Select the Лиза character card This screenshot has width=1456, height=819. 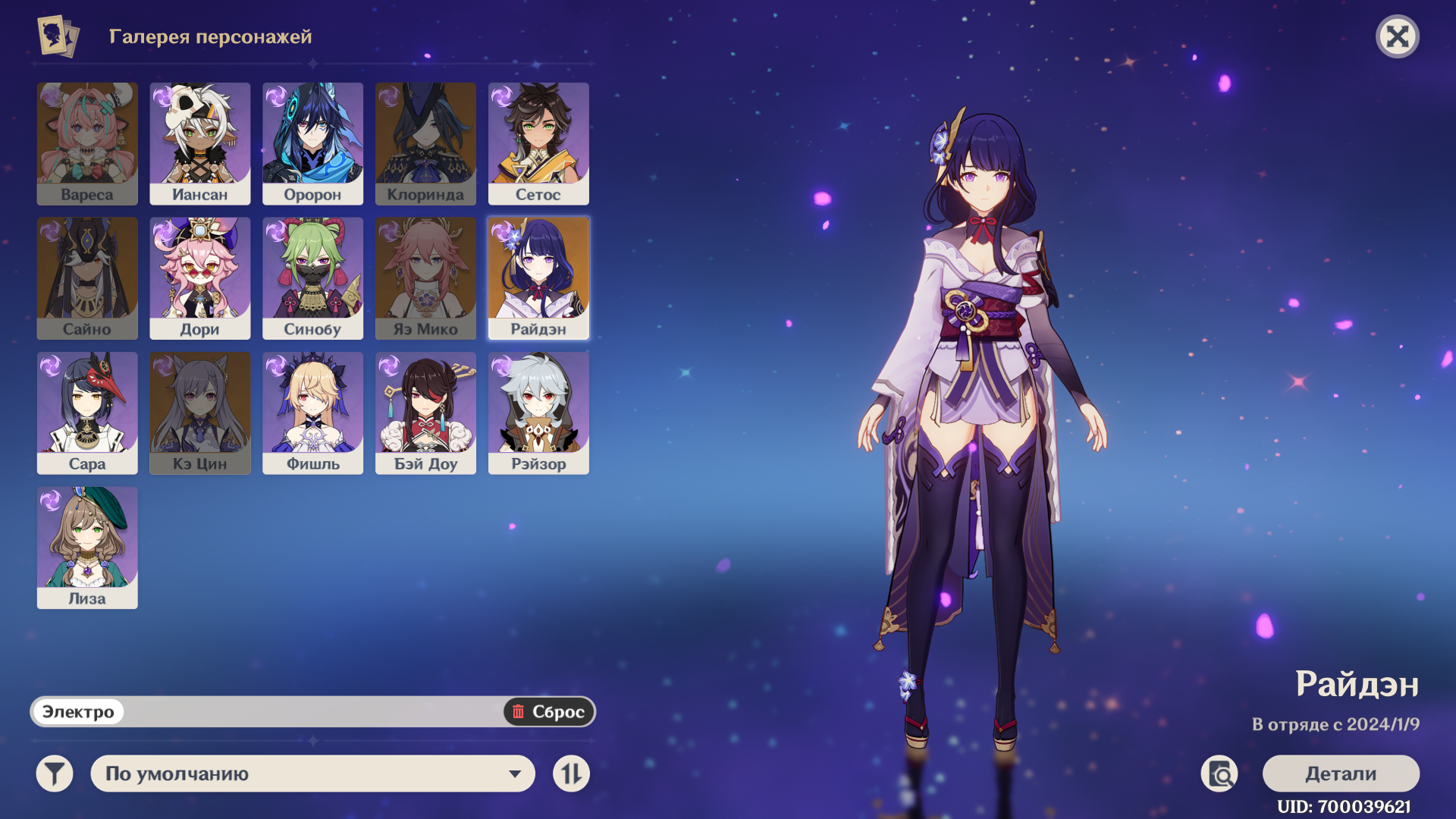point(87,548)
